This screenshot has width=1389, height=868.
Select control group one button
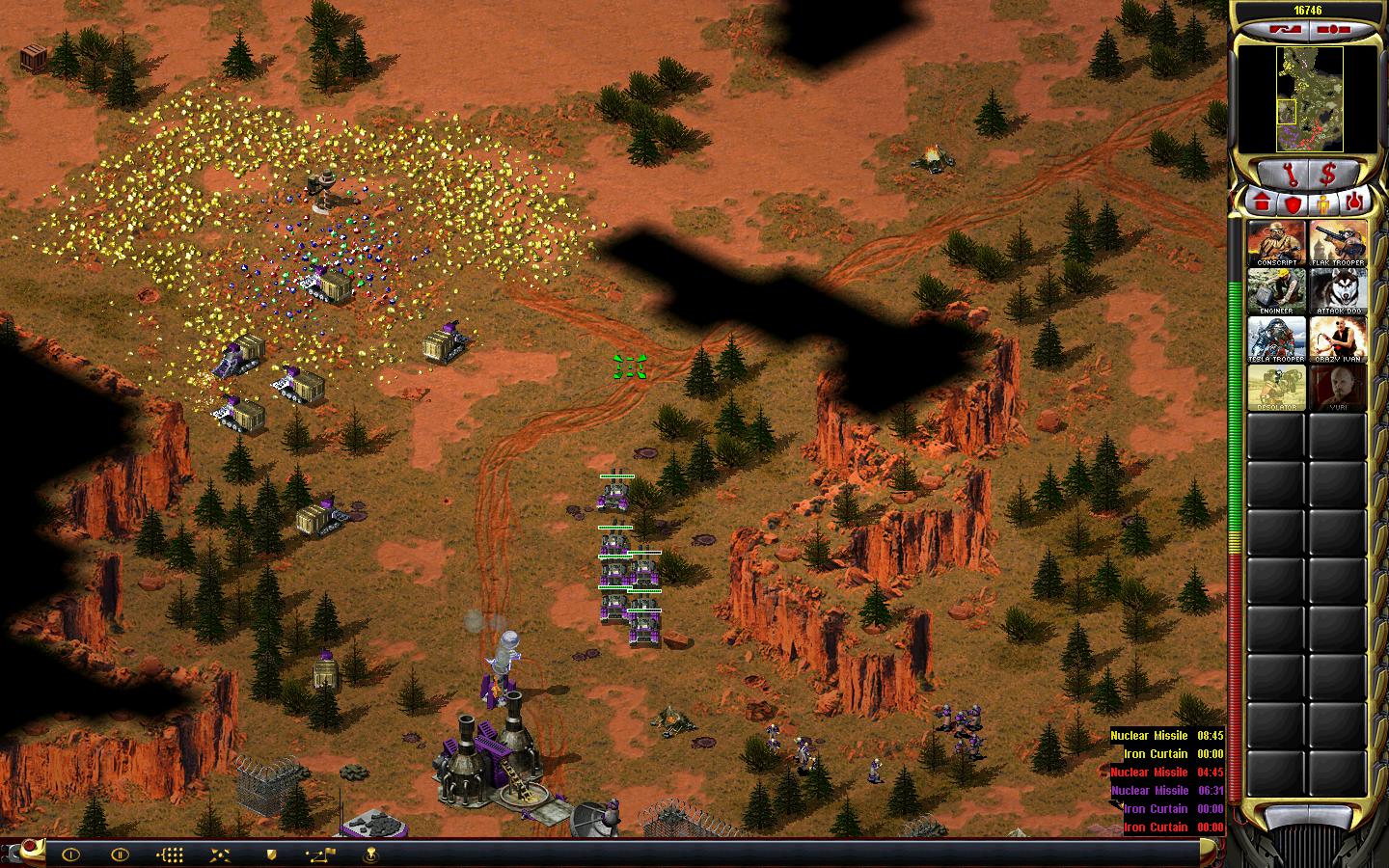[x=70, y=854]
